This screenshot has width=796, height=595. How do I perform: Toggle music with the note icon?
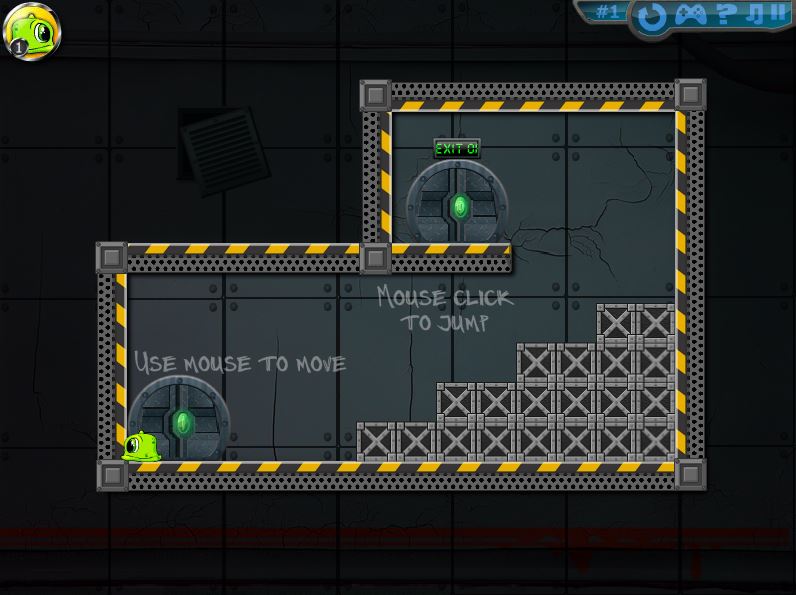click(755, 13)
